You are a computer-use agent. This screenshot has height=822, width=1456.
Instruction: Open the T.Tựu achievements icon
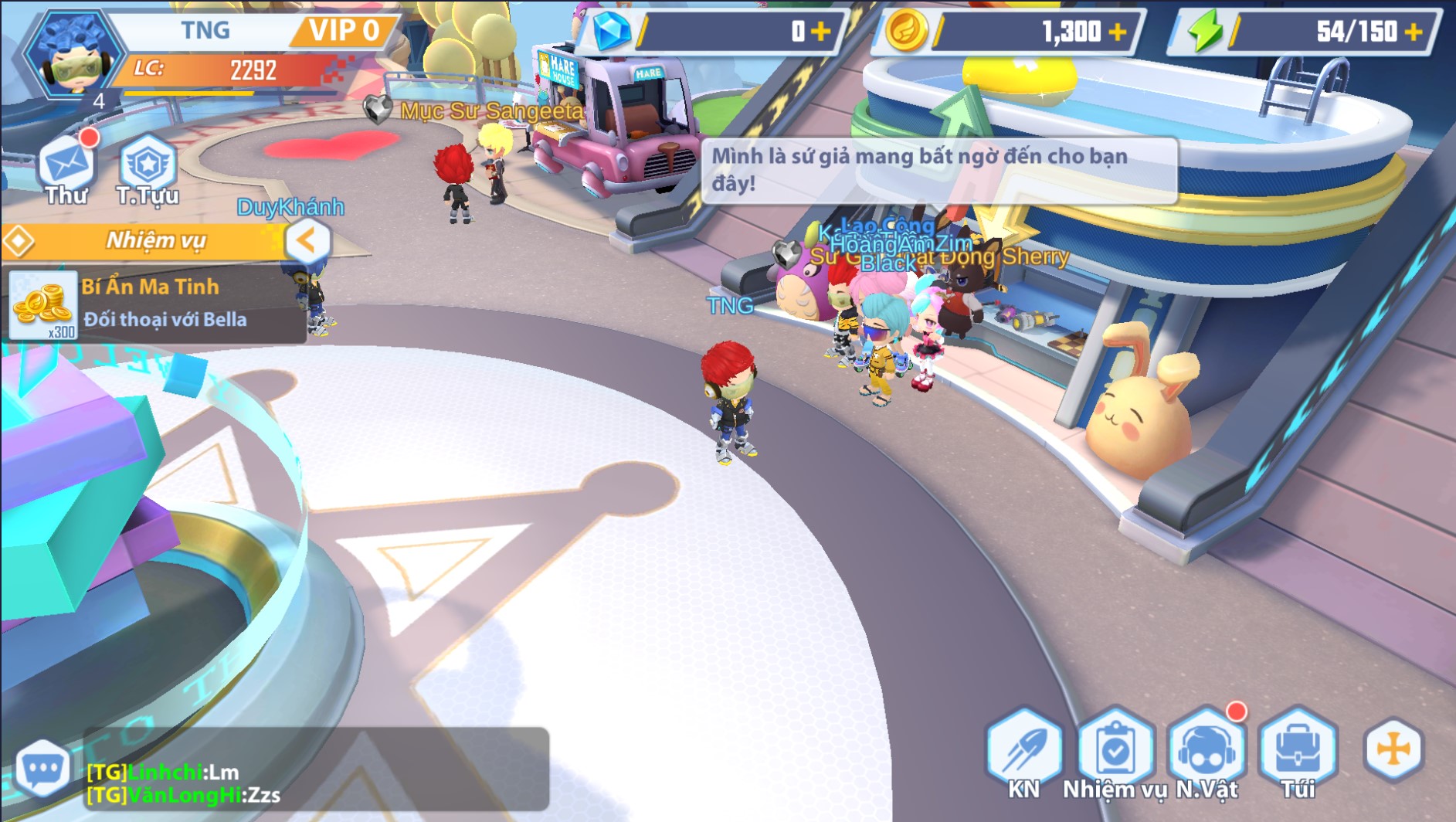point(147,168)
